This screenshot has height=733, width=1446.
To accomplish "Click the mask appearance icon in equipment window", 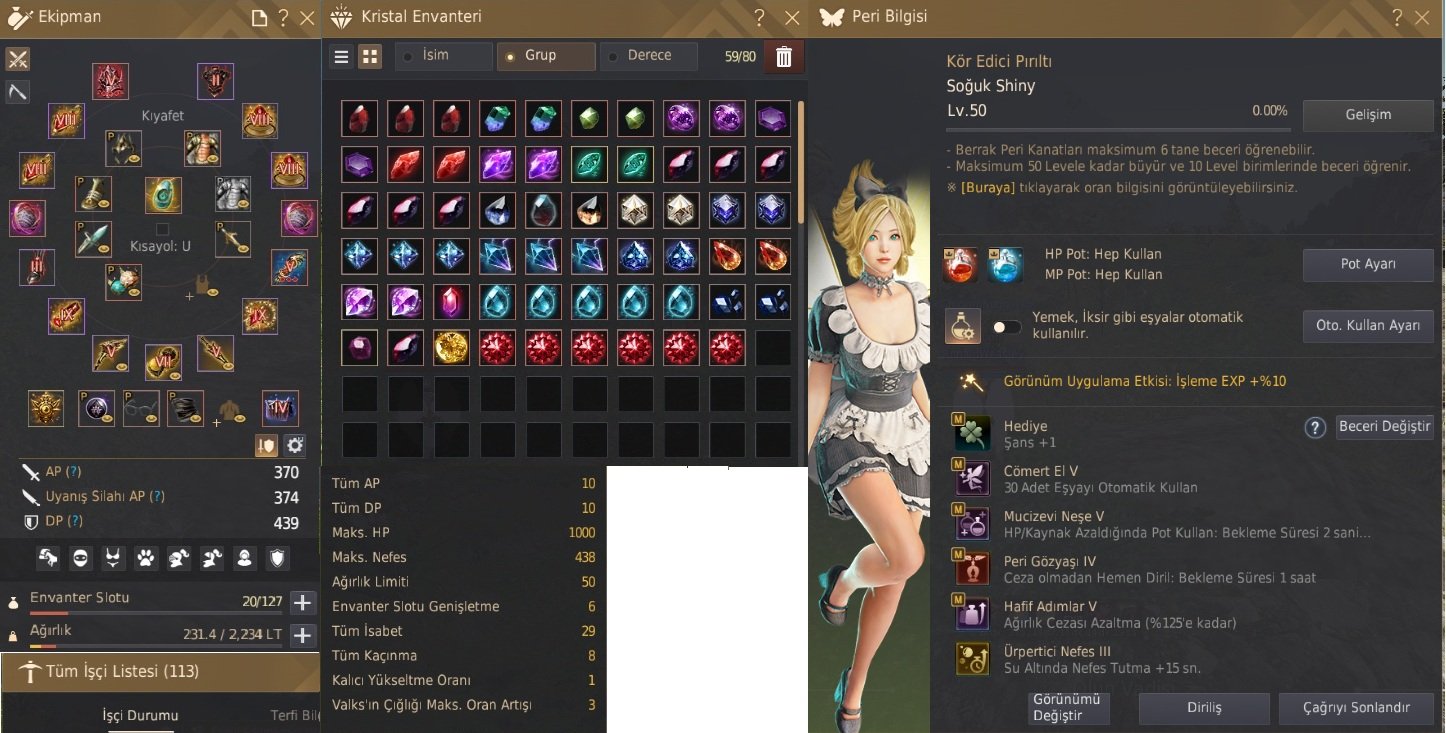I will [81, 558].
